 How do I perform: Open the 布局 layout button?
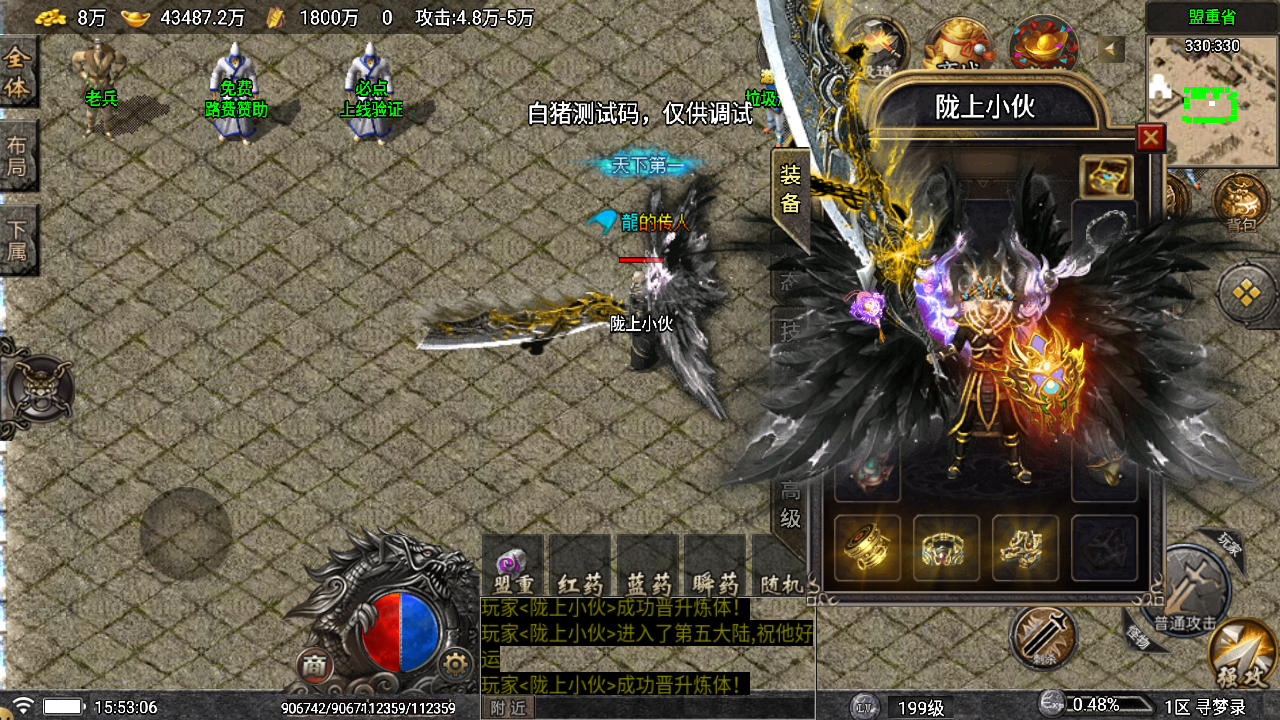pos(17,155)
